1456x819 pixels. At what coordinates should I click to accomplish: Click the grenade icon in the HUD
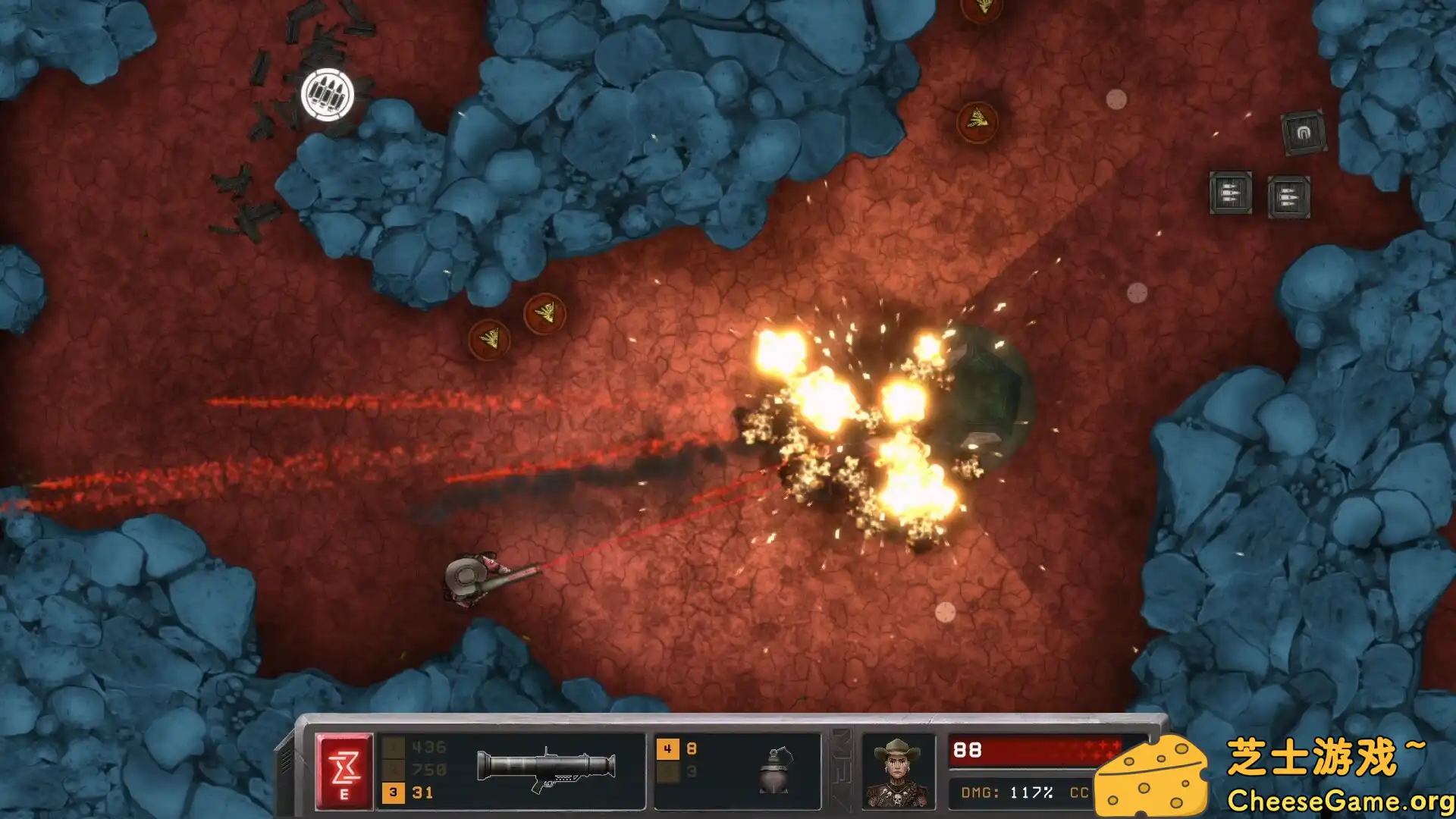tap(776, 770)
